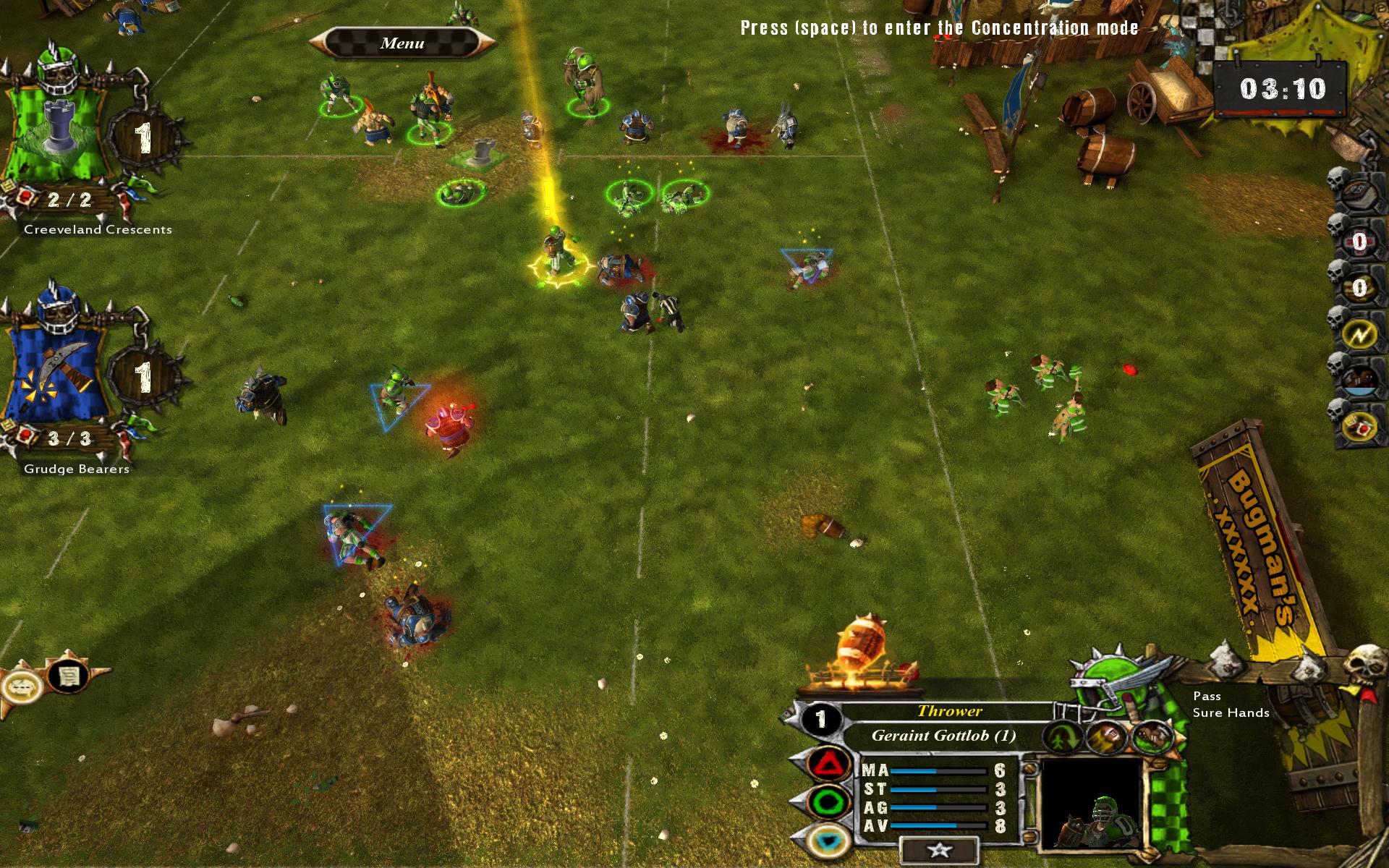The image size is (1389, 868).
Task: Select the pass football action icon
Action: click(1105, 737)
